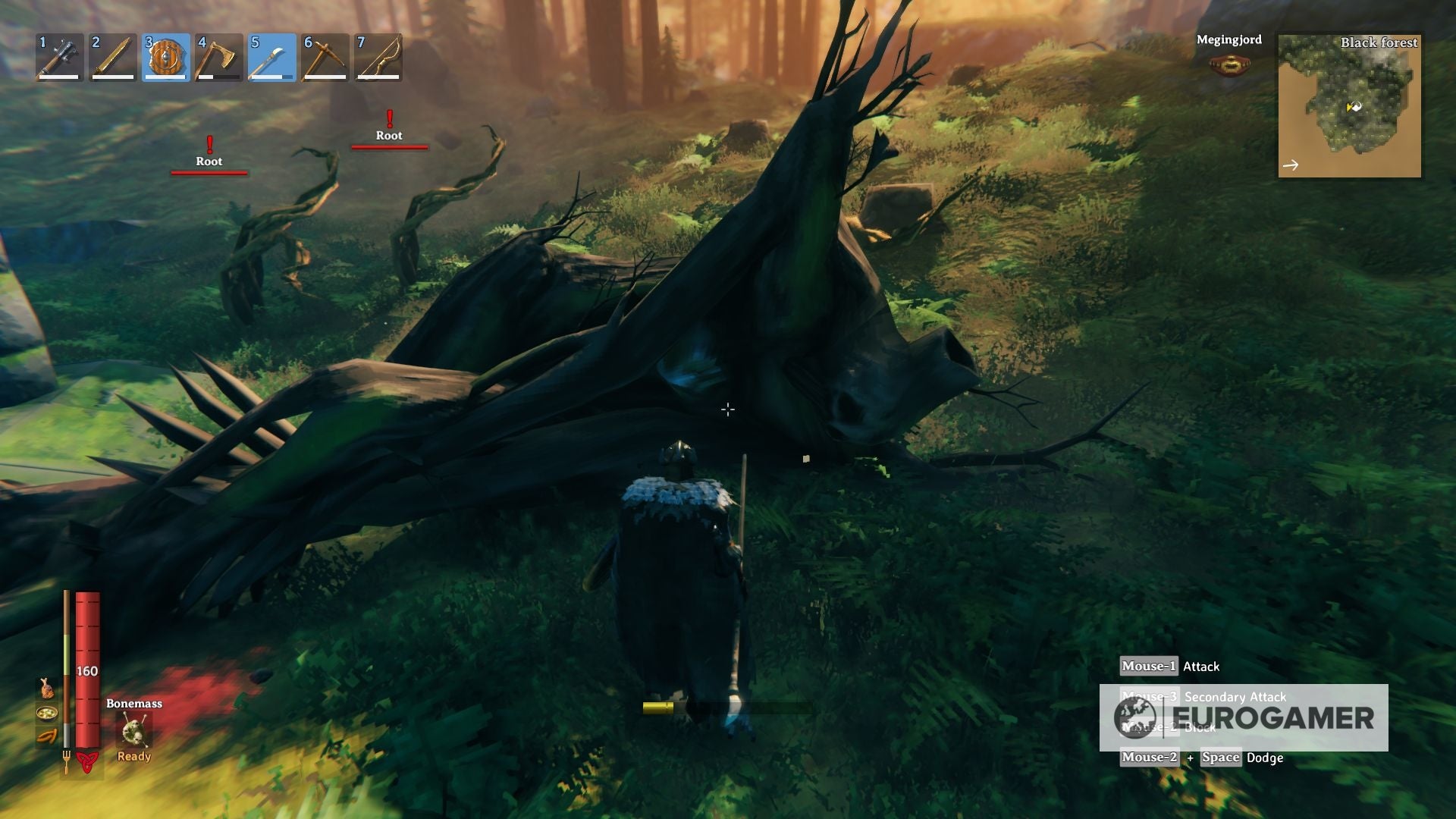Equip the bronze sword in slot 2

[113, 58]
